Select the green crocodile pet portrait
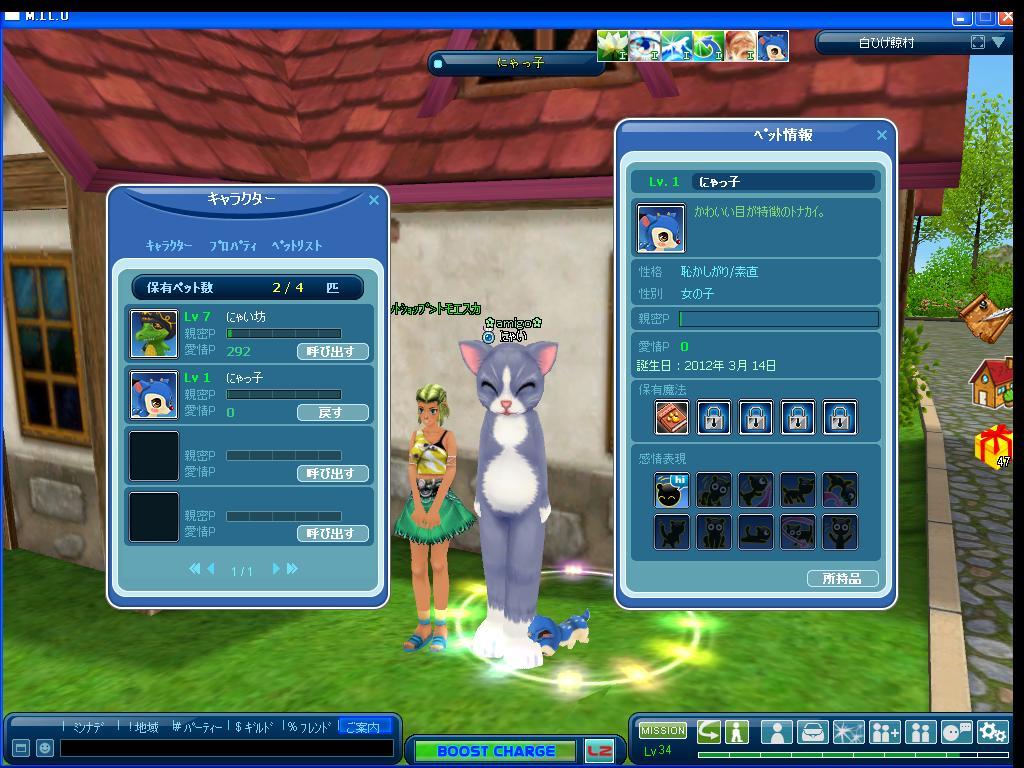This screenshot has height=768, width=1024. (x=154, y=334)
